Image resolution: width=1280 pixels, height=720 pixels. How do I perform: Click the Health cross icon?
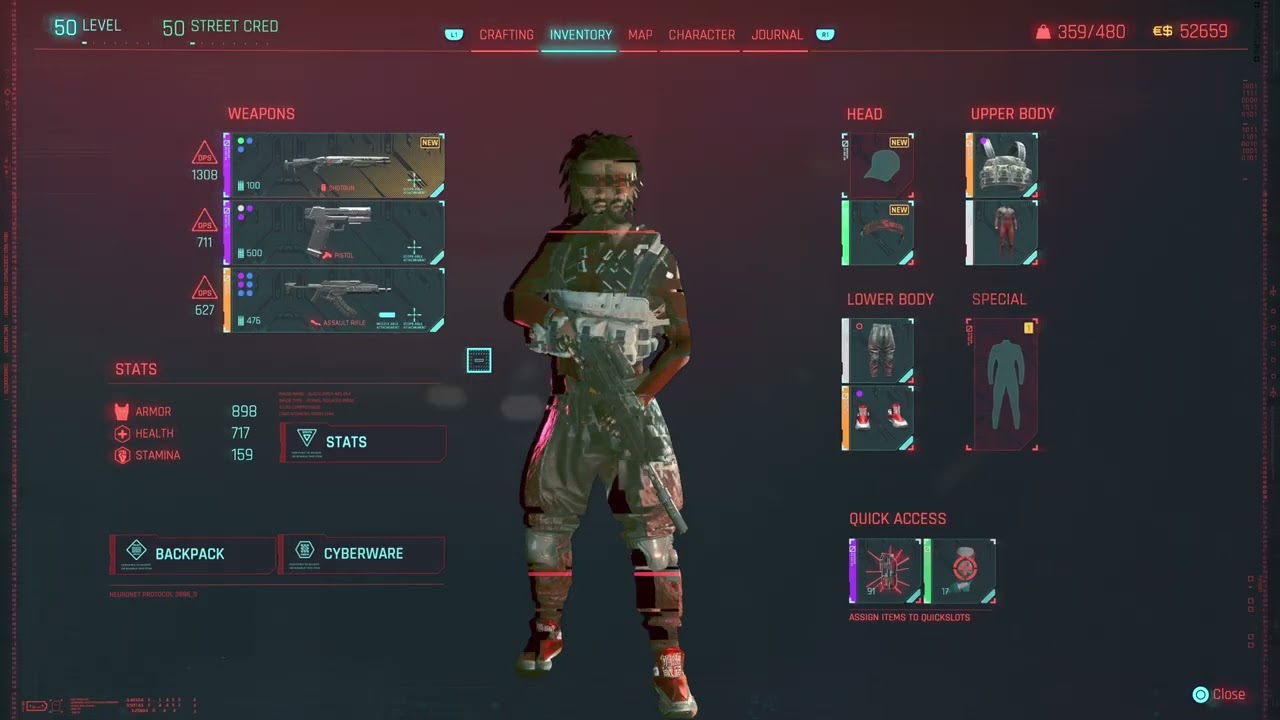point(121,433)
